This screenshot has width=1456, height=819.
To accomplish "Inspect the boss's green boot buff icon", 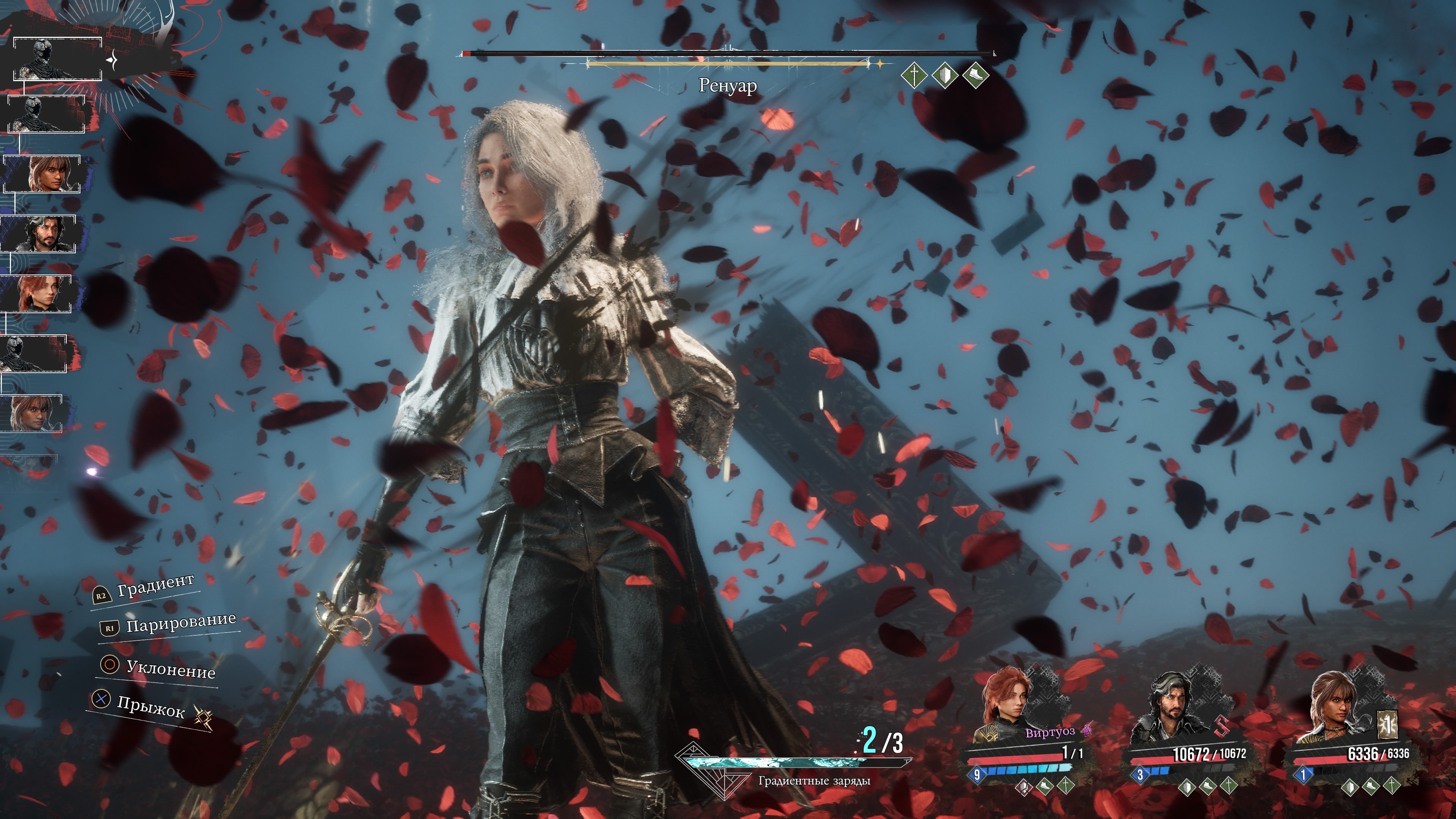I will tap(975, 75).
